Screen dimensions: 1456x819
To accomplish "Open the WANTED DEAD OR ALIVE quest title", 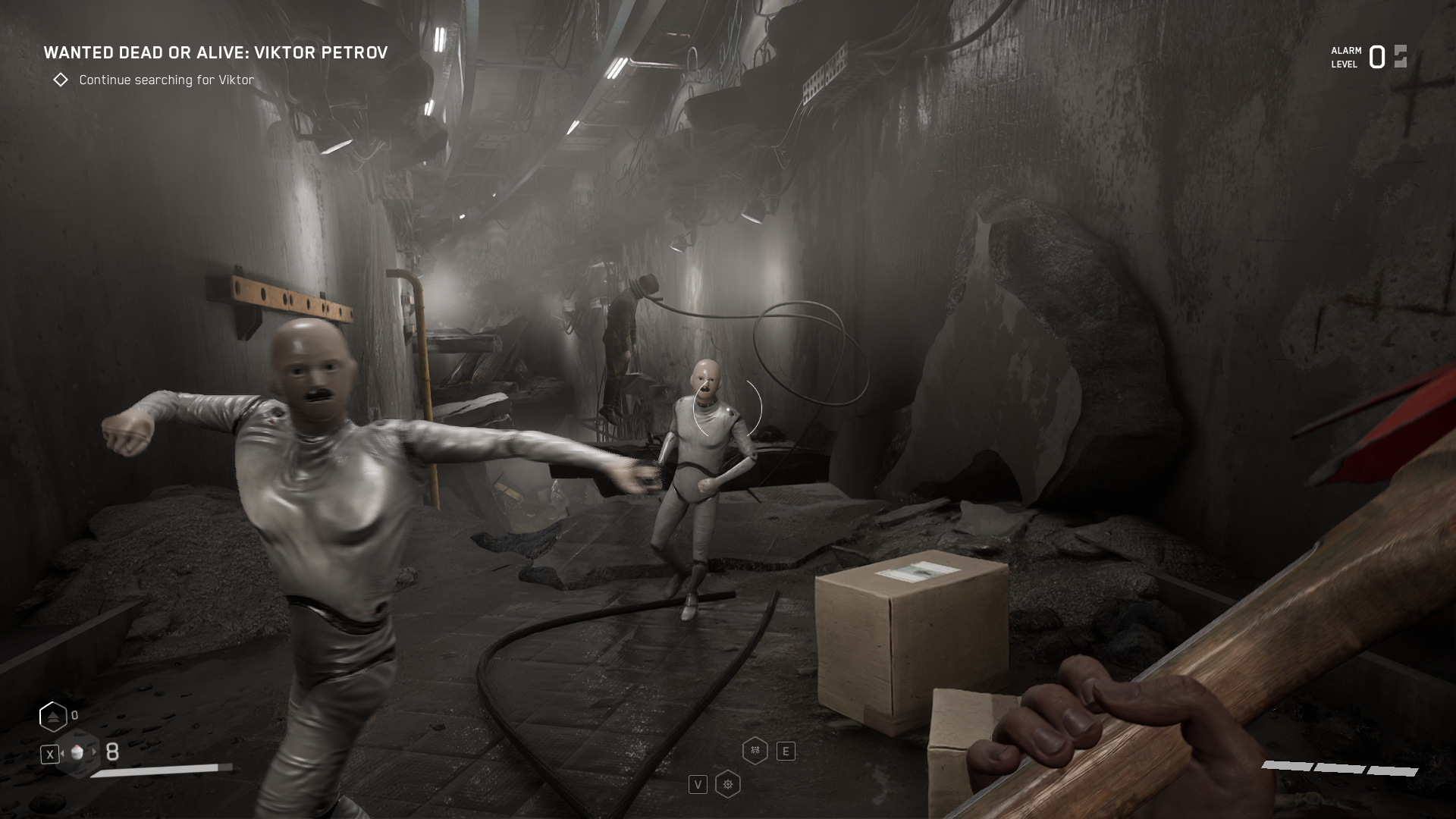I will tap(216, 53).
